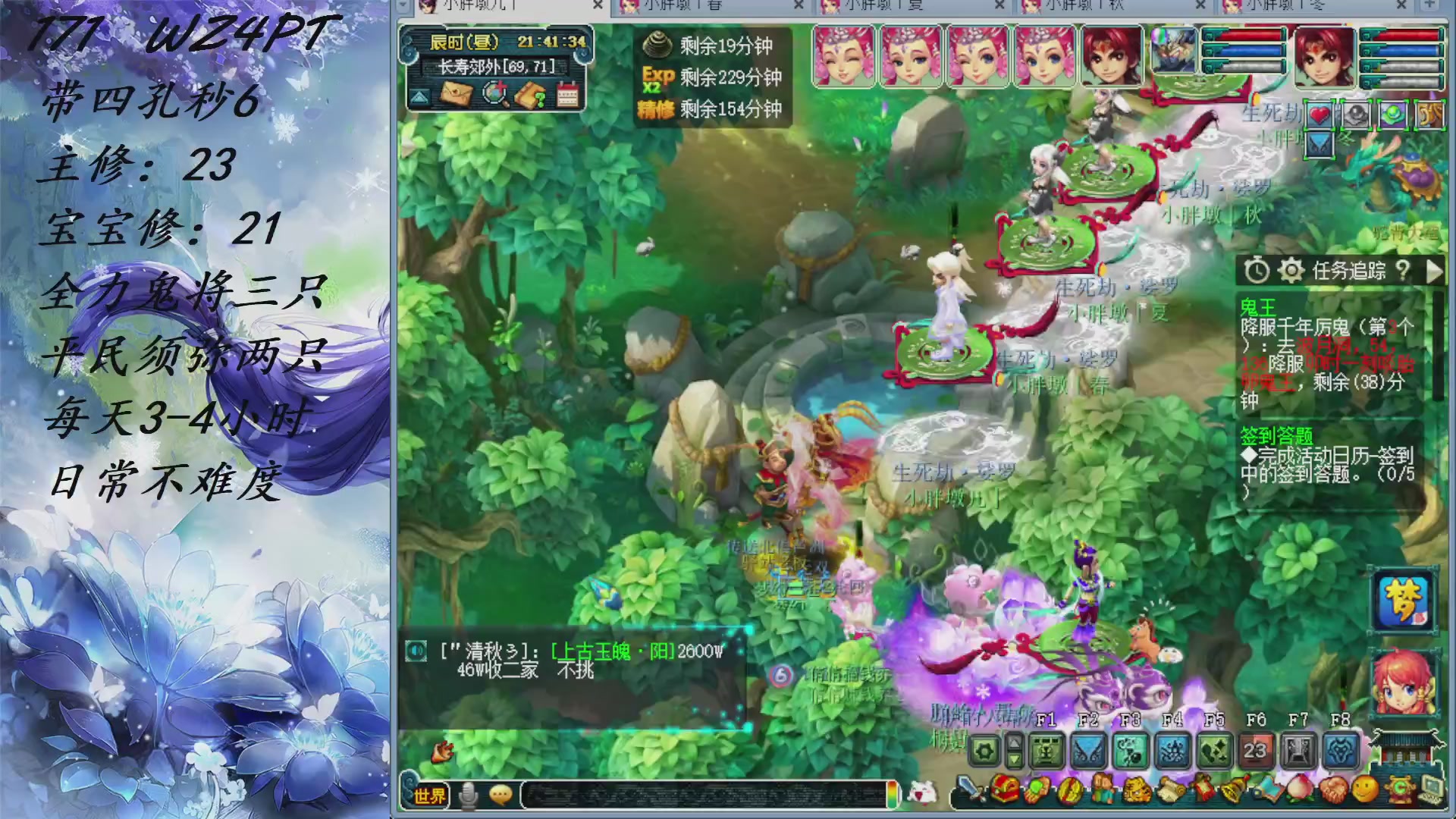The width and height of the screenshot is (1456, 819).
Task: Click the 世界 chat channel button
Action: click(x=430, y=793)
